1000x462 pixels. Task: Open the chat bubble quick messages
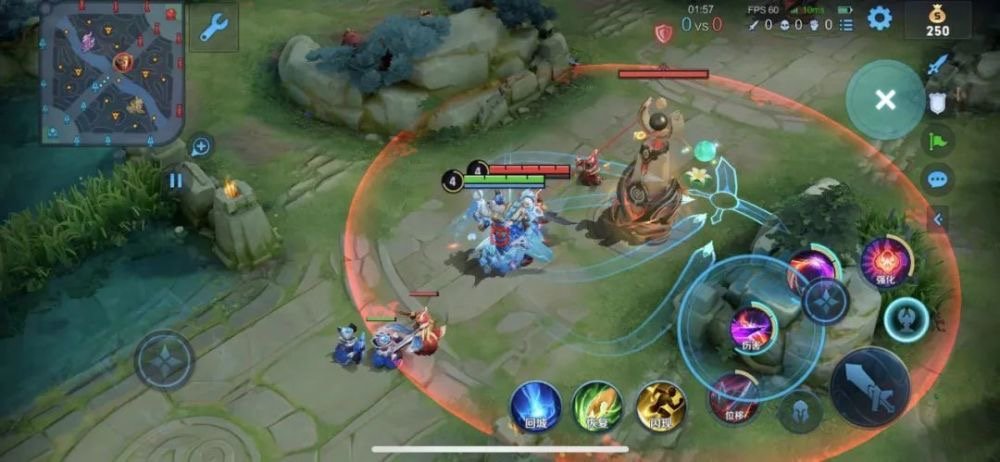[x=937, y=180]
